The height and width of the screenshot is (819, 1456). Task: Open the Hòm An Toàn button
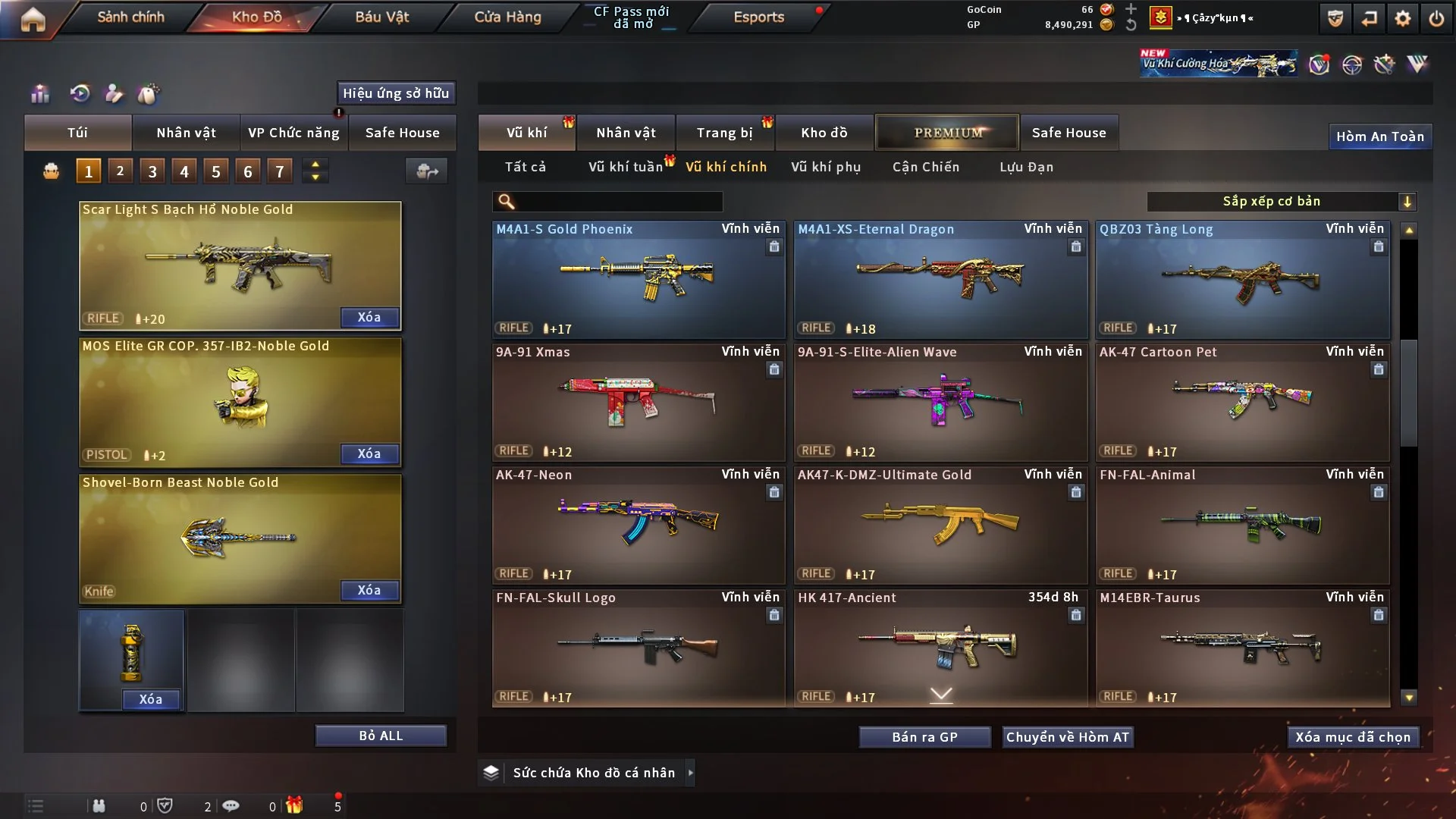(1379, 136)
